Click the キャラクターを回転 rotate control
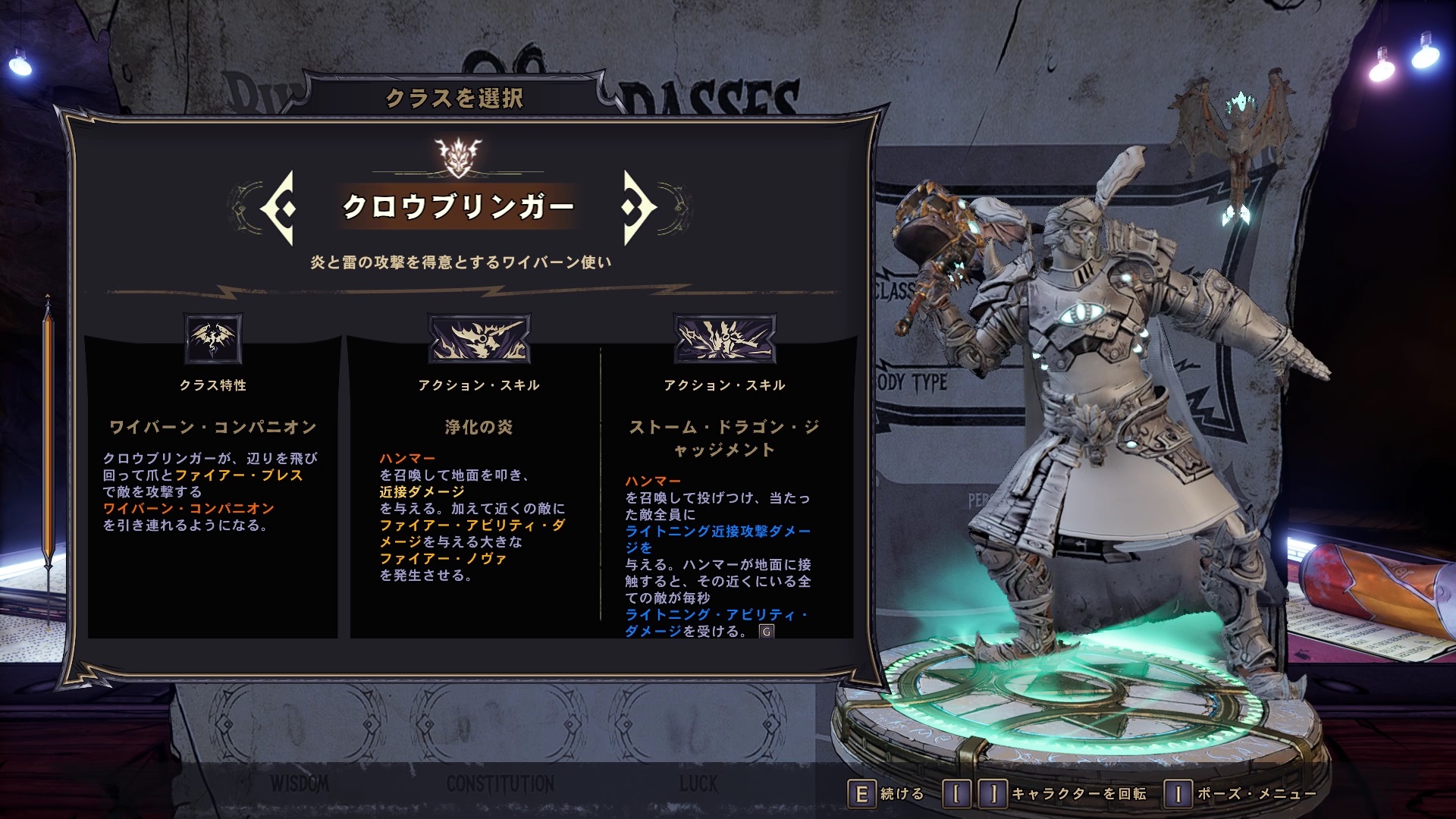 [x=1046, y=794]
